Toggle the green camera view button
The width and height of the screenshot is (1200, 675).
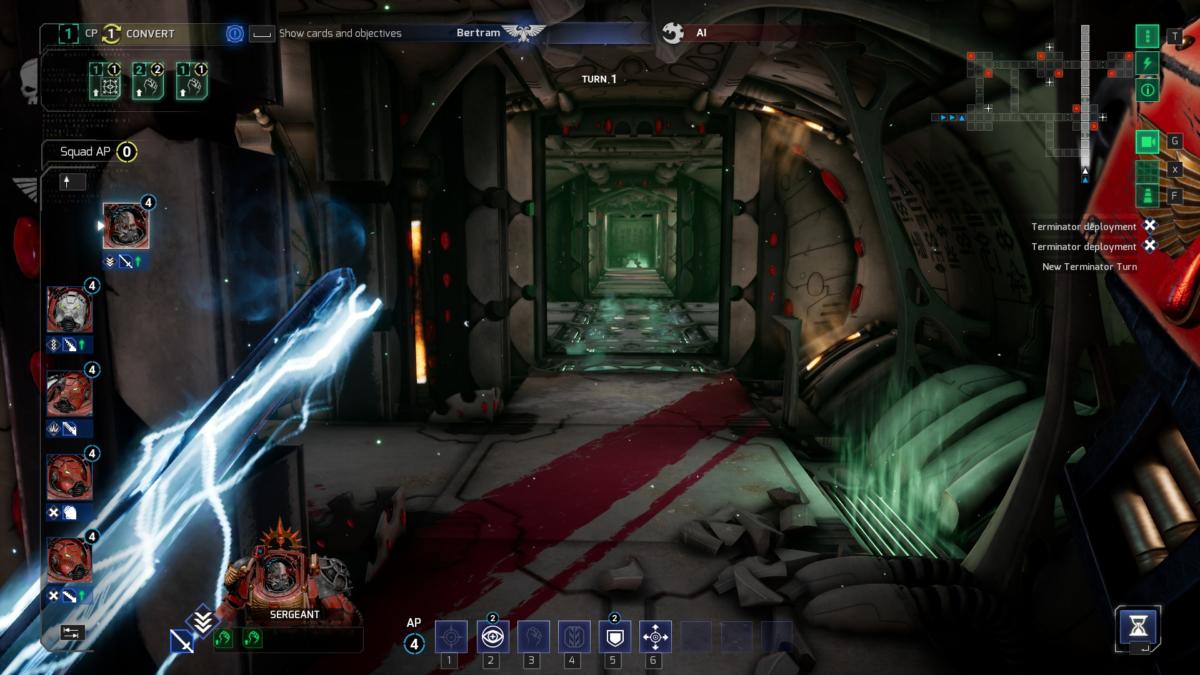[x=1147, y=142]
